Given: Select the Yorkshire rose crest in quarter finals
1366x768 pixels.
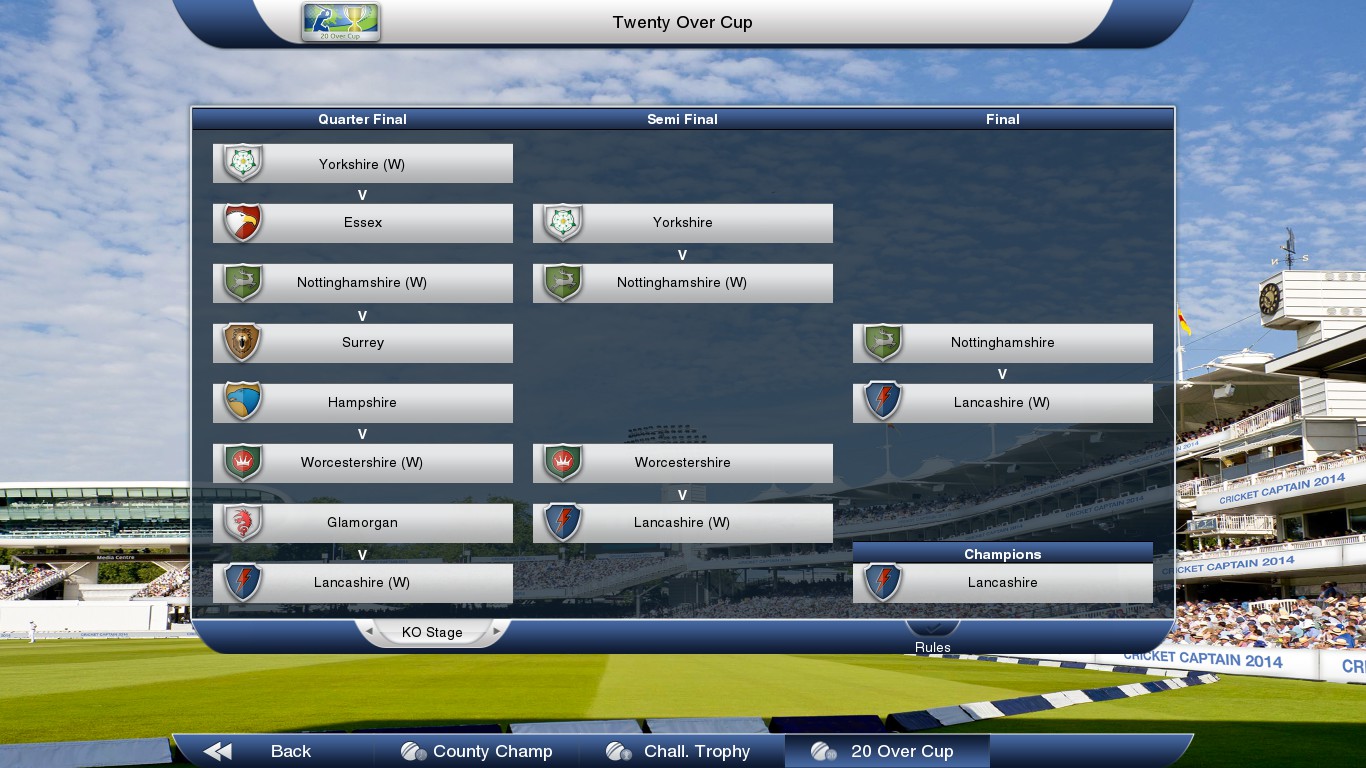Looking at the screenshot, I should (243, 162).
